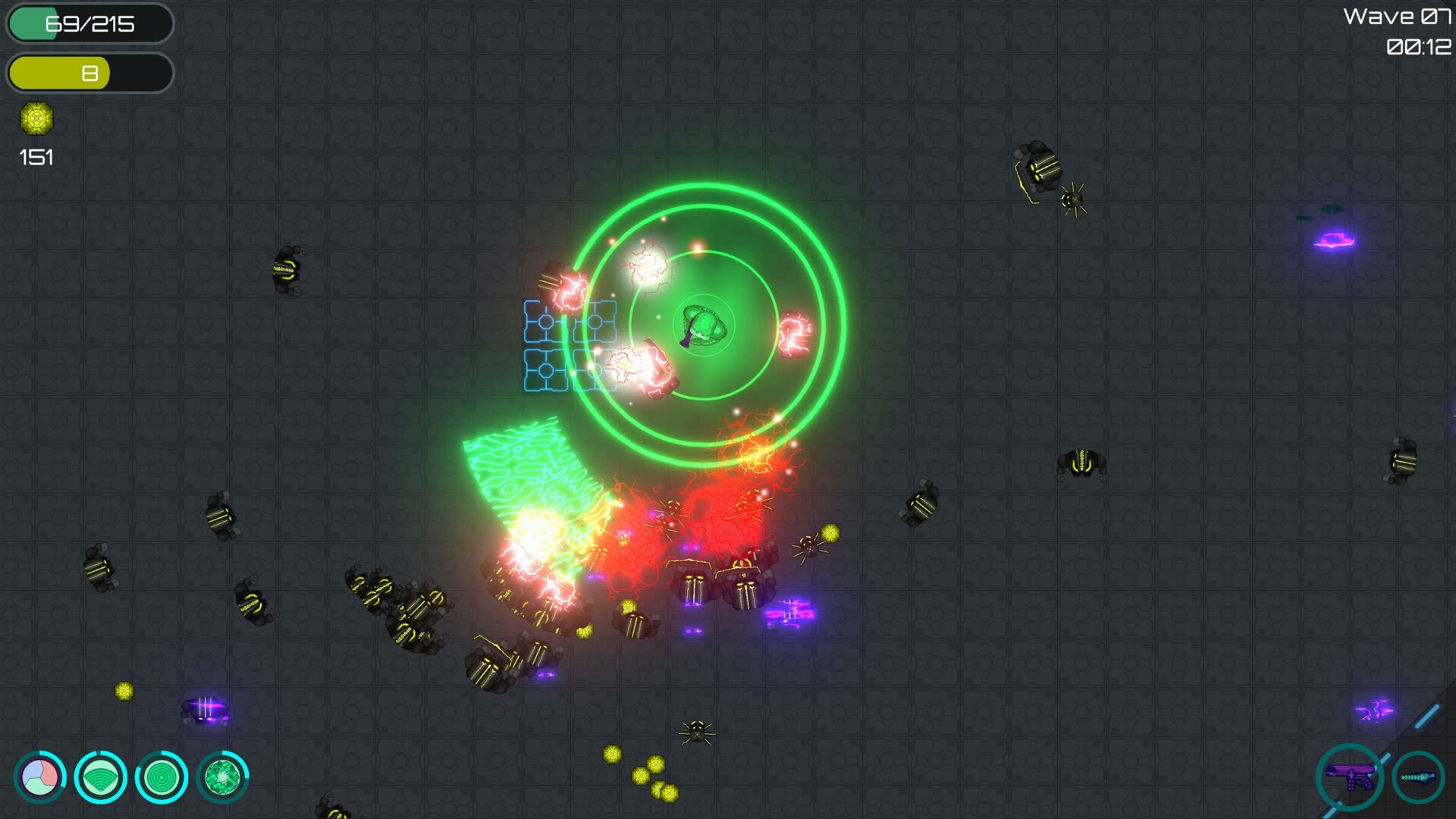1456x819 pixels.
Task: Activate the pie-chart shield ability icon
Action: click(x=39, y=777)
